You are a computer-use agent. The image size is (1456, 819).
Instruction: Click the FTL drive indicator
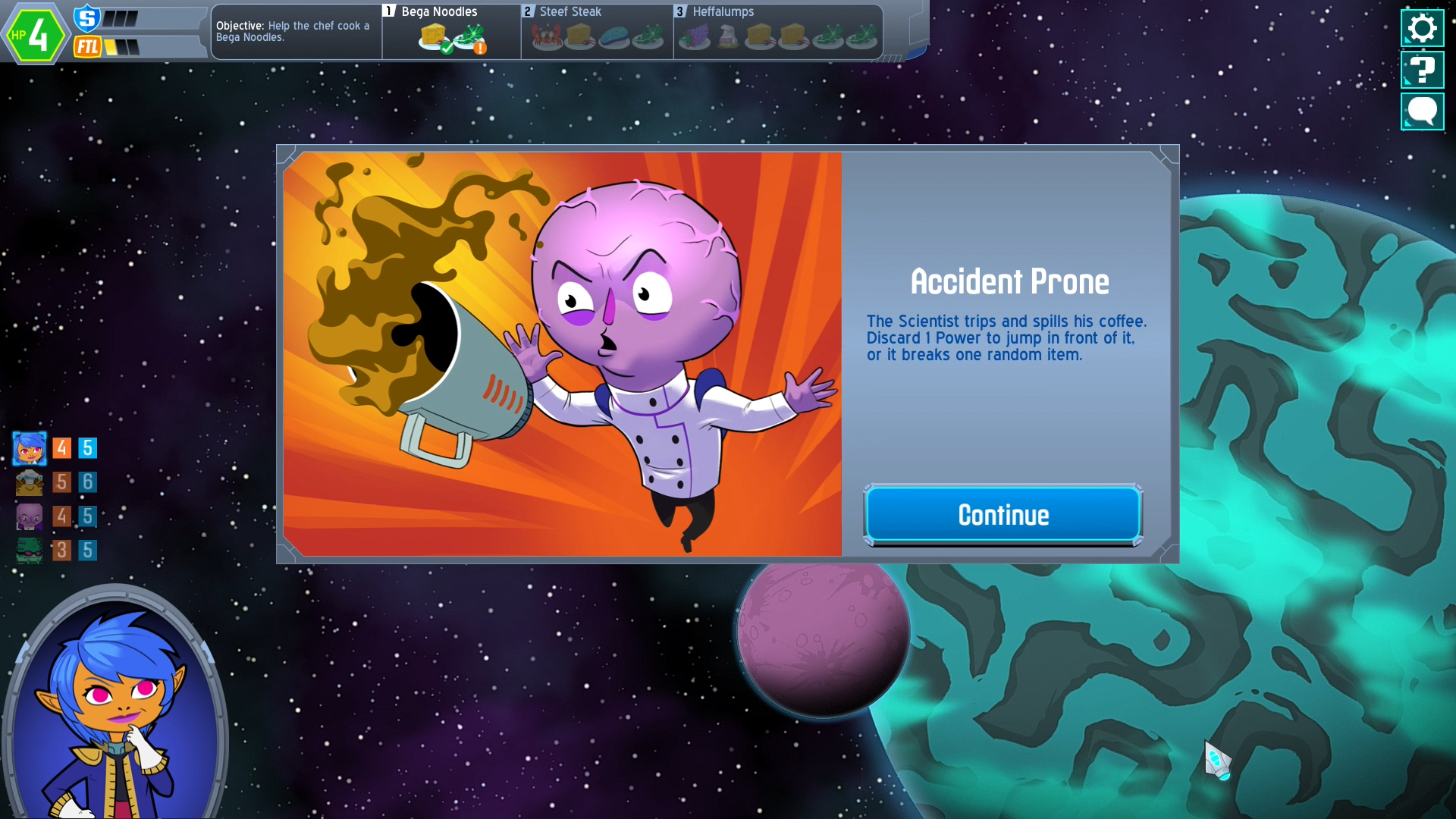point(88,47)
